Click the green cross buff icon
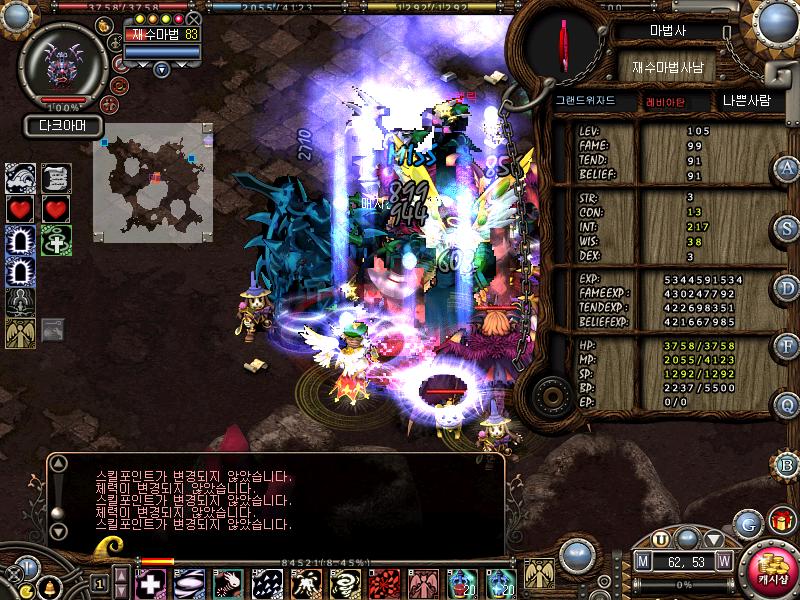Image resolution: width=800 pixels, height=600 pixels. 56,241
